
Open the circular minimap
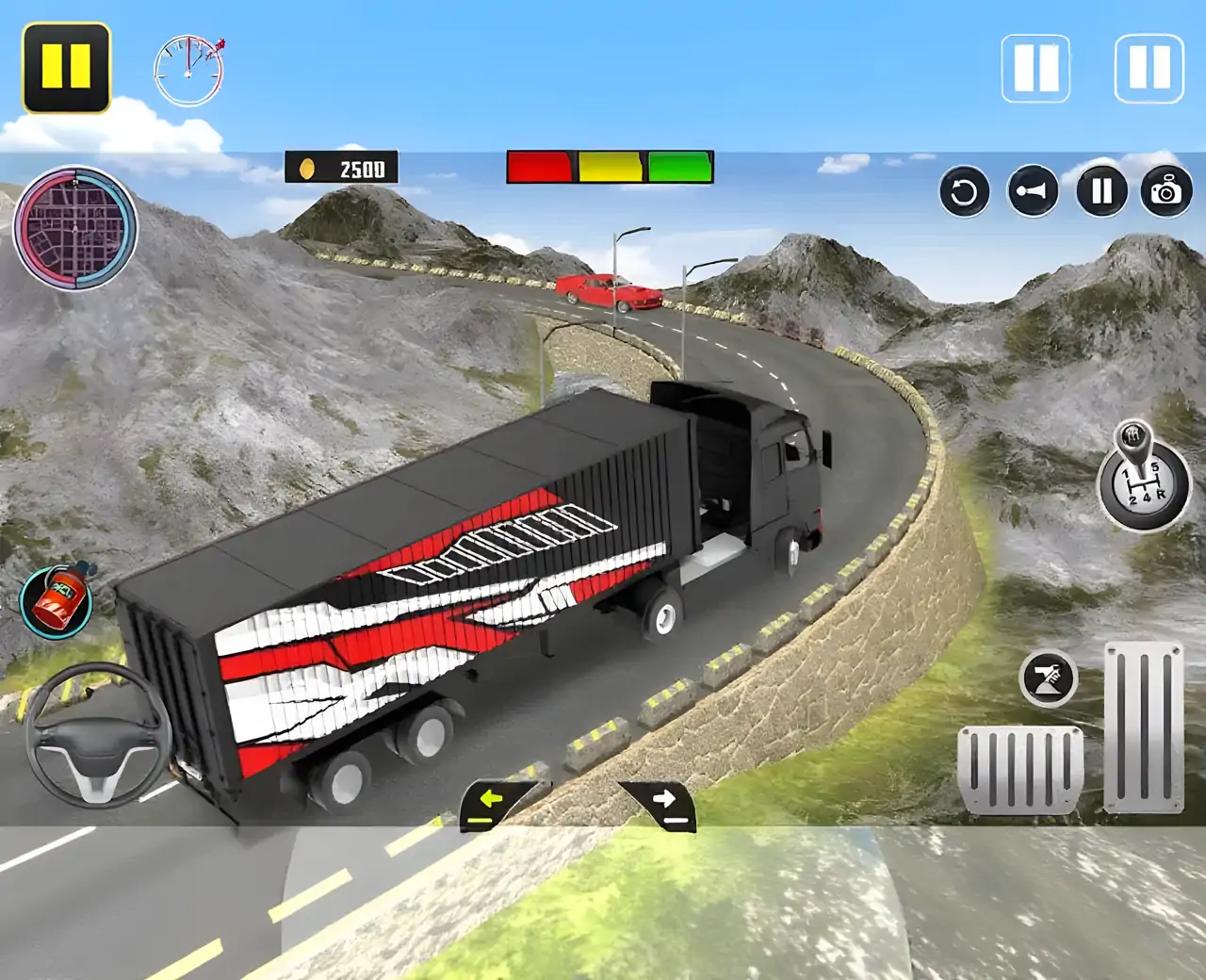pyautogui.click(x=75, y=229)
